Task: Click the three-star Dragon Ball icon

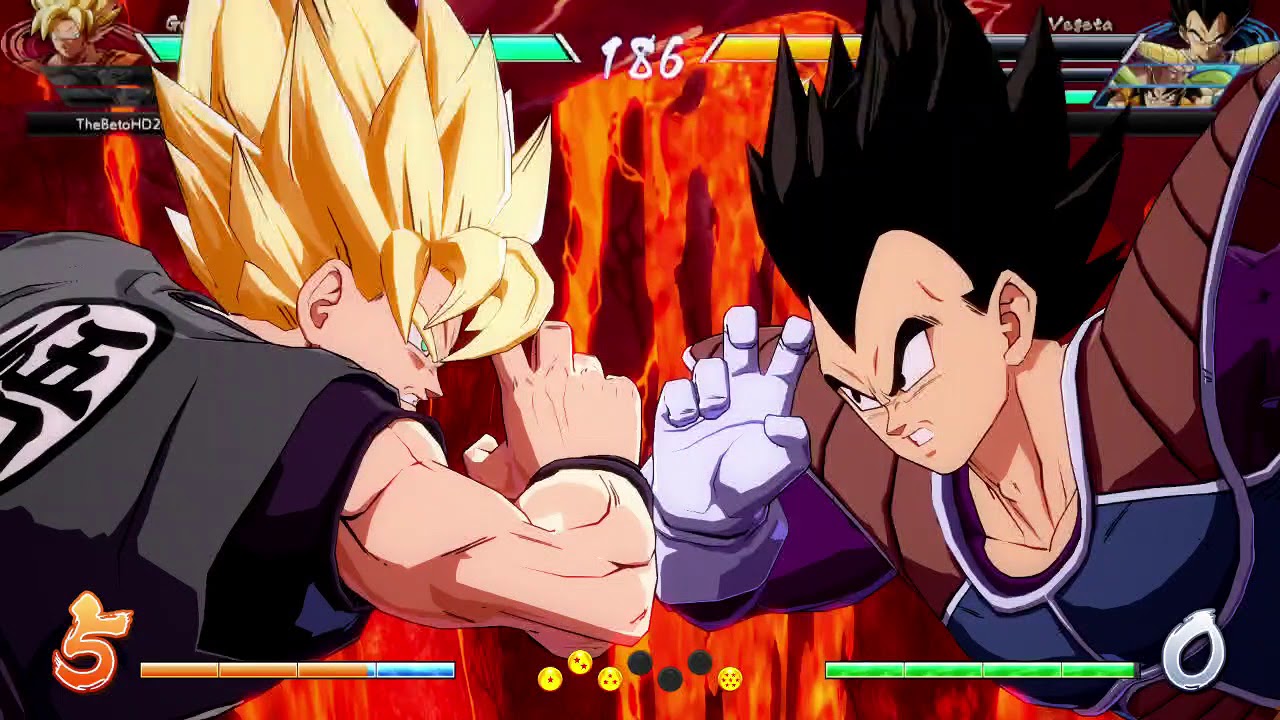Action: coord(610,679)
